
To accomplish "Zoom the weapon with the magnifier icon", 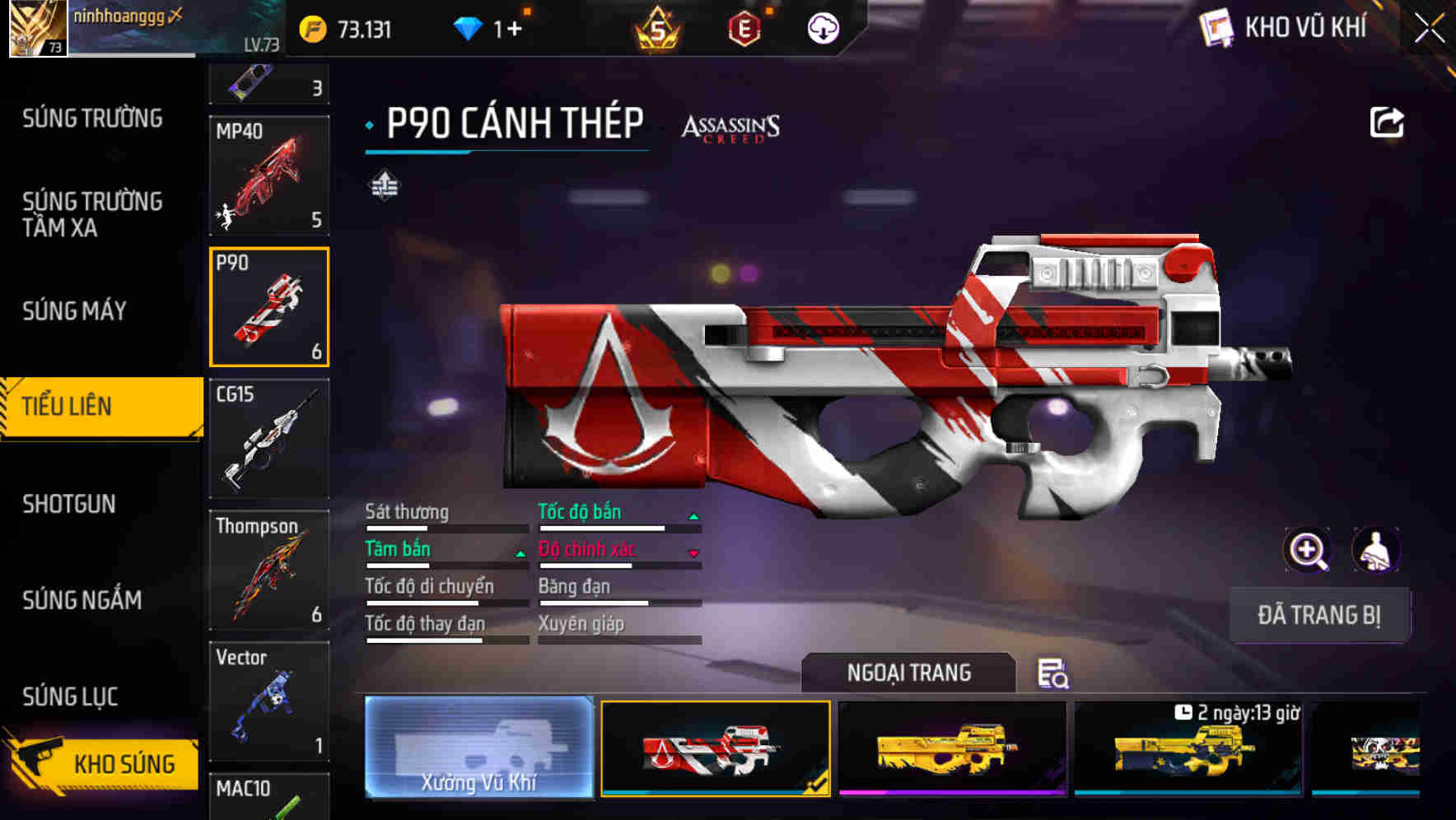I will [x=1309, y=549].
